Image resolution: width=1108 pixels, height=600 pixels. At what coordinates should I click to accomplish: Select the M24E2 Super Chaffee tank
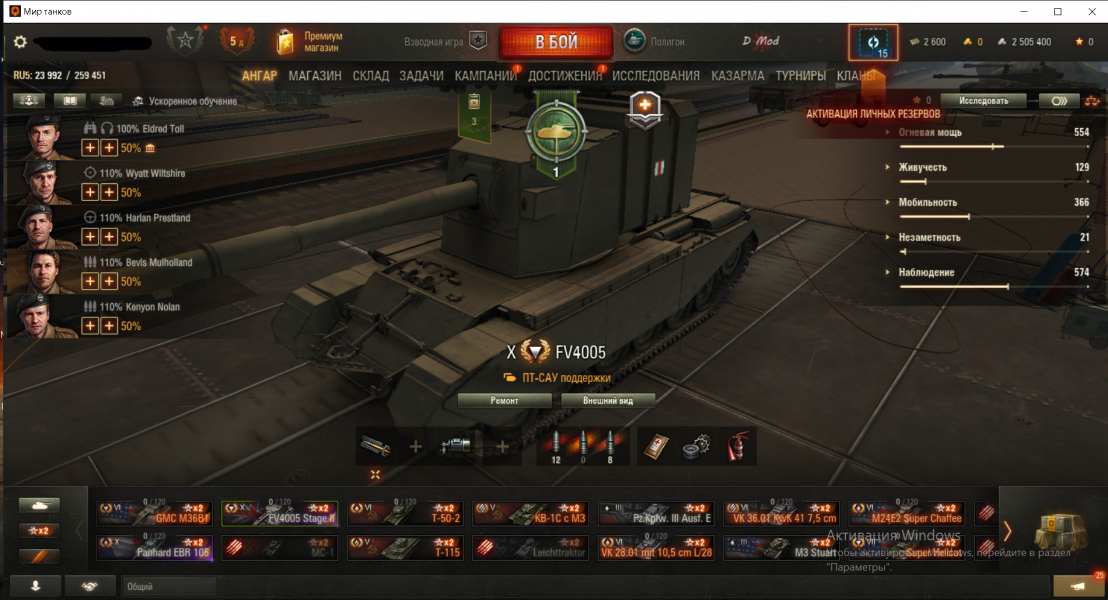pos(910,513)
